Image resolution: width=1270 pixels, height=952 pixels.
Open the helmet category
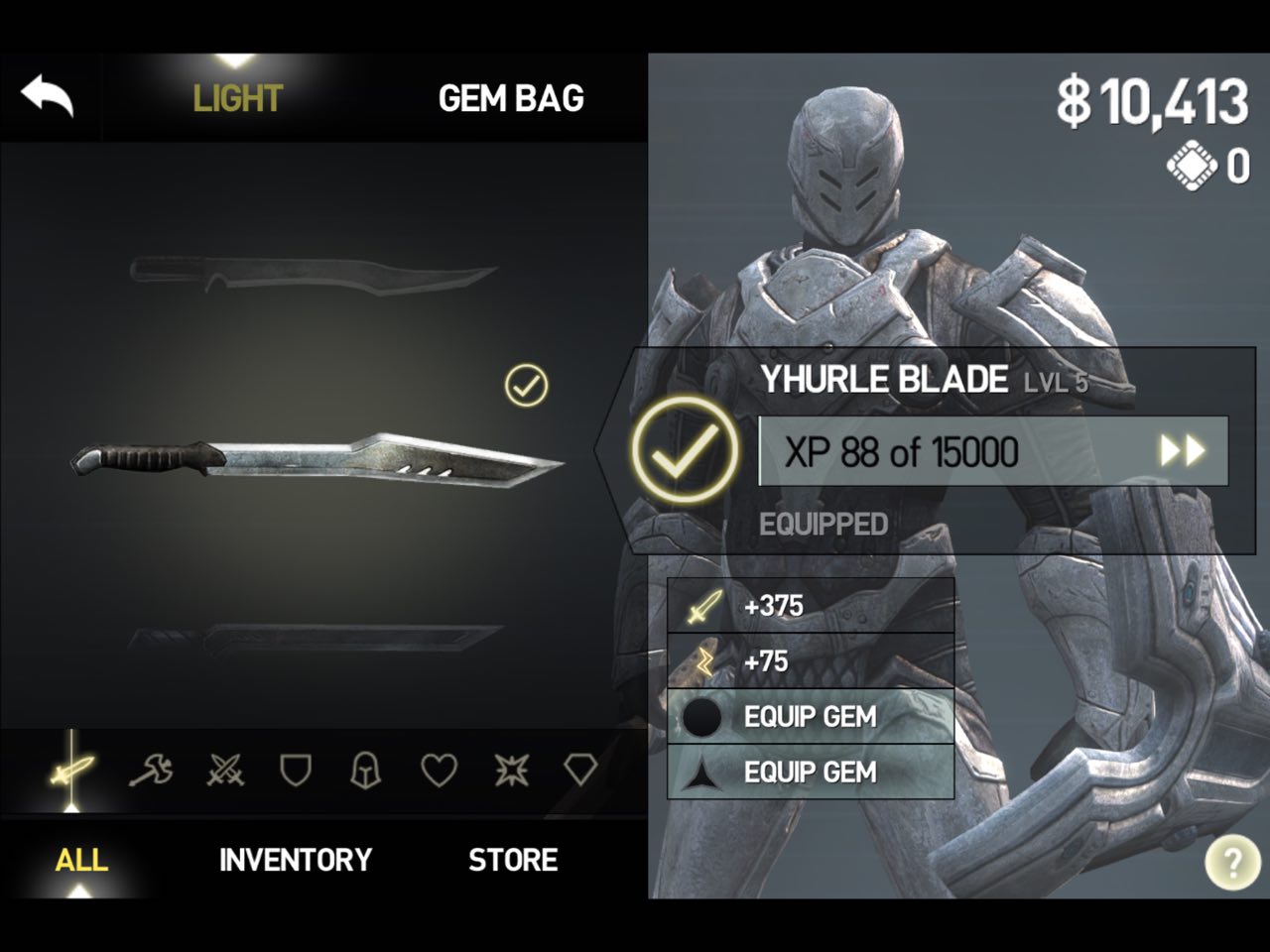pyautogui.click(x=366, y=770)
